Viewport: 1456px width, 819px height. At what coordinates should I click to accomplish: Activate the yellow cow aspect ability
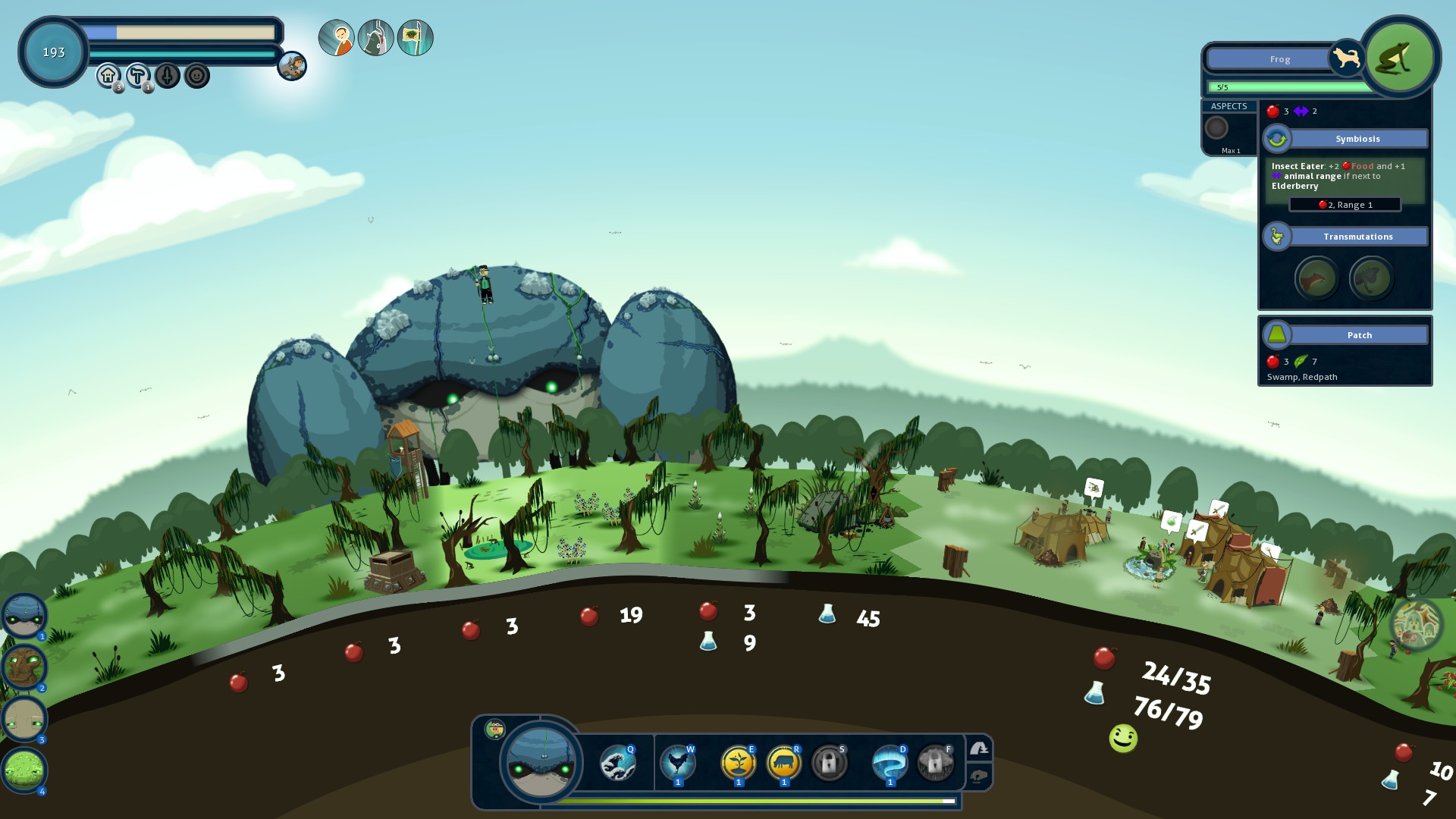783,763
